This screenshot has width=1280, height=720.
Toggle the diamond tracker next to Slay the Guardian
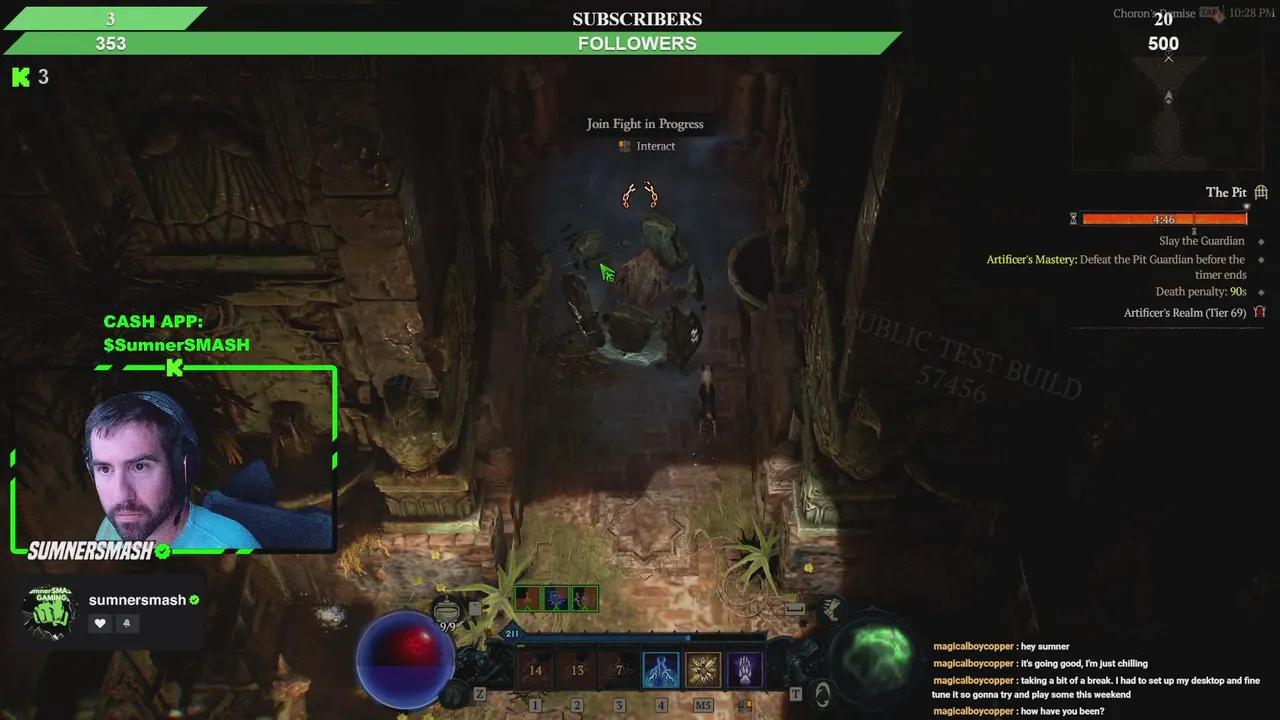(1261, 240)
